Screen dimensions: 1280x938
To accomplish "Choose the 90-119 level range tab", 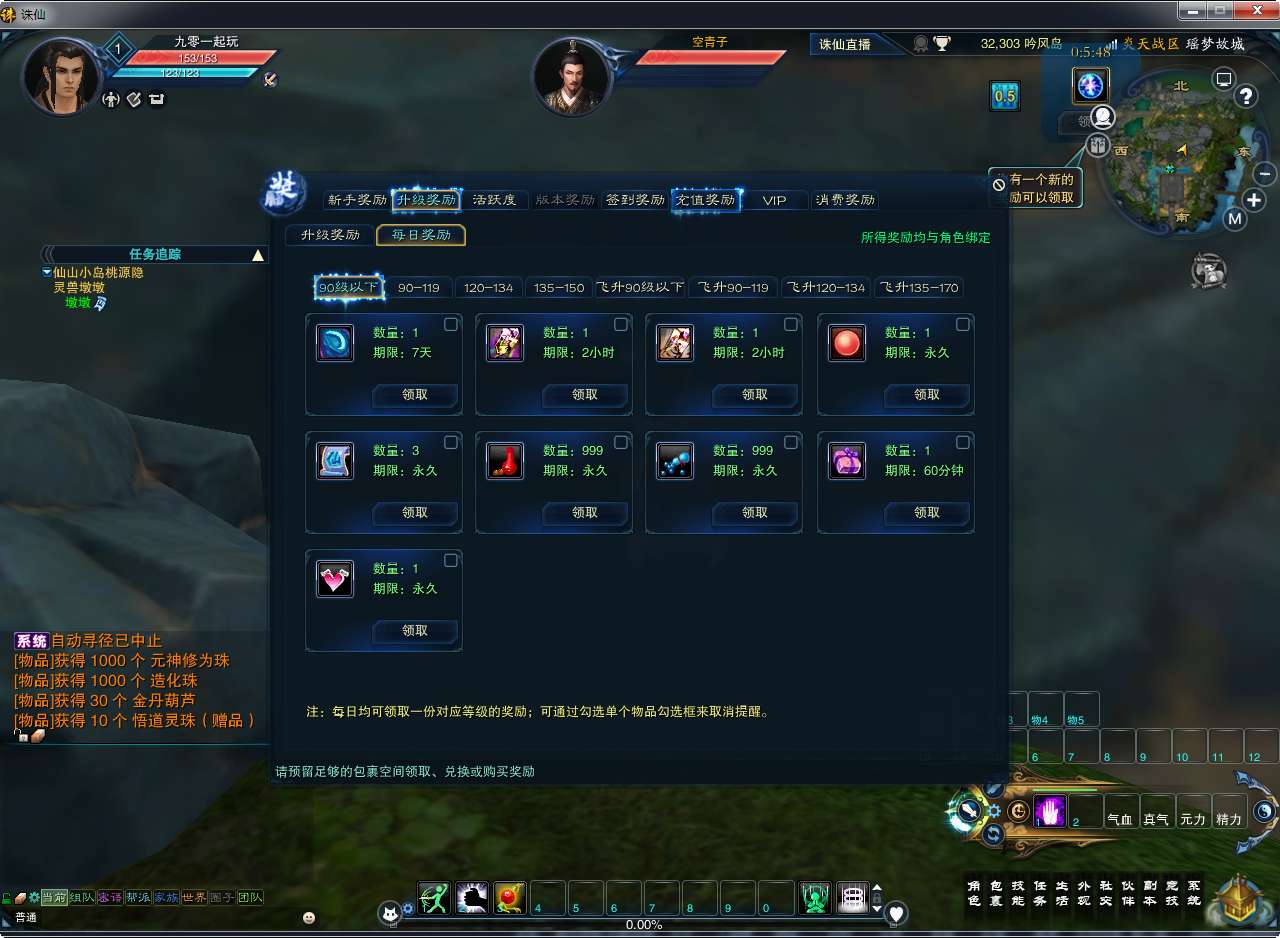I will tap(419, 288).
